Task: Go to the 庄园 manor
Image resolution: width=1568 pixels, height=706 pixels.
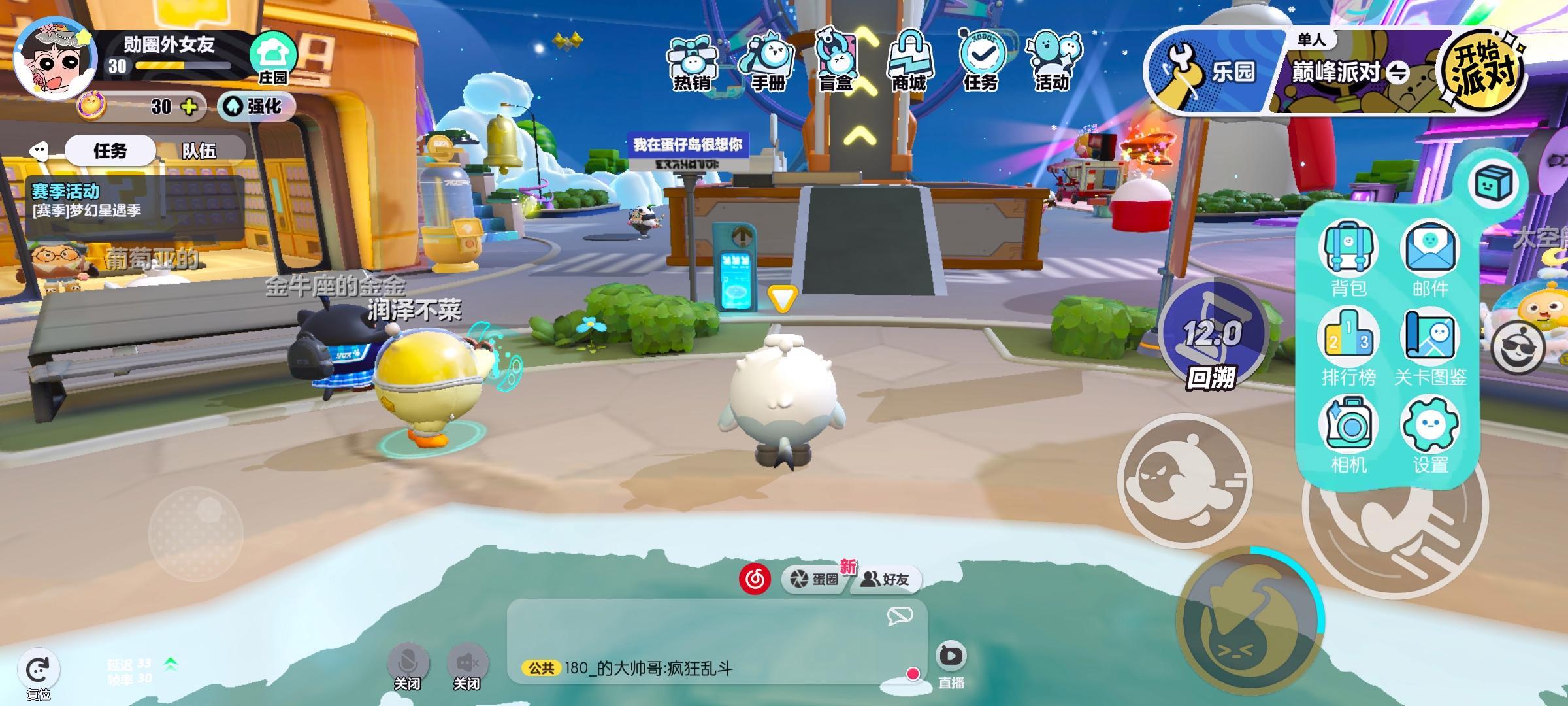Action: tap(272, 59)
